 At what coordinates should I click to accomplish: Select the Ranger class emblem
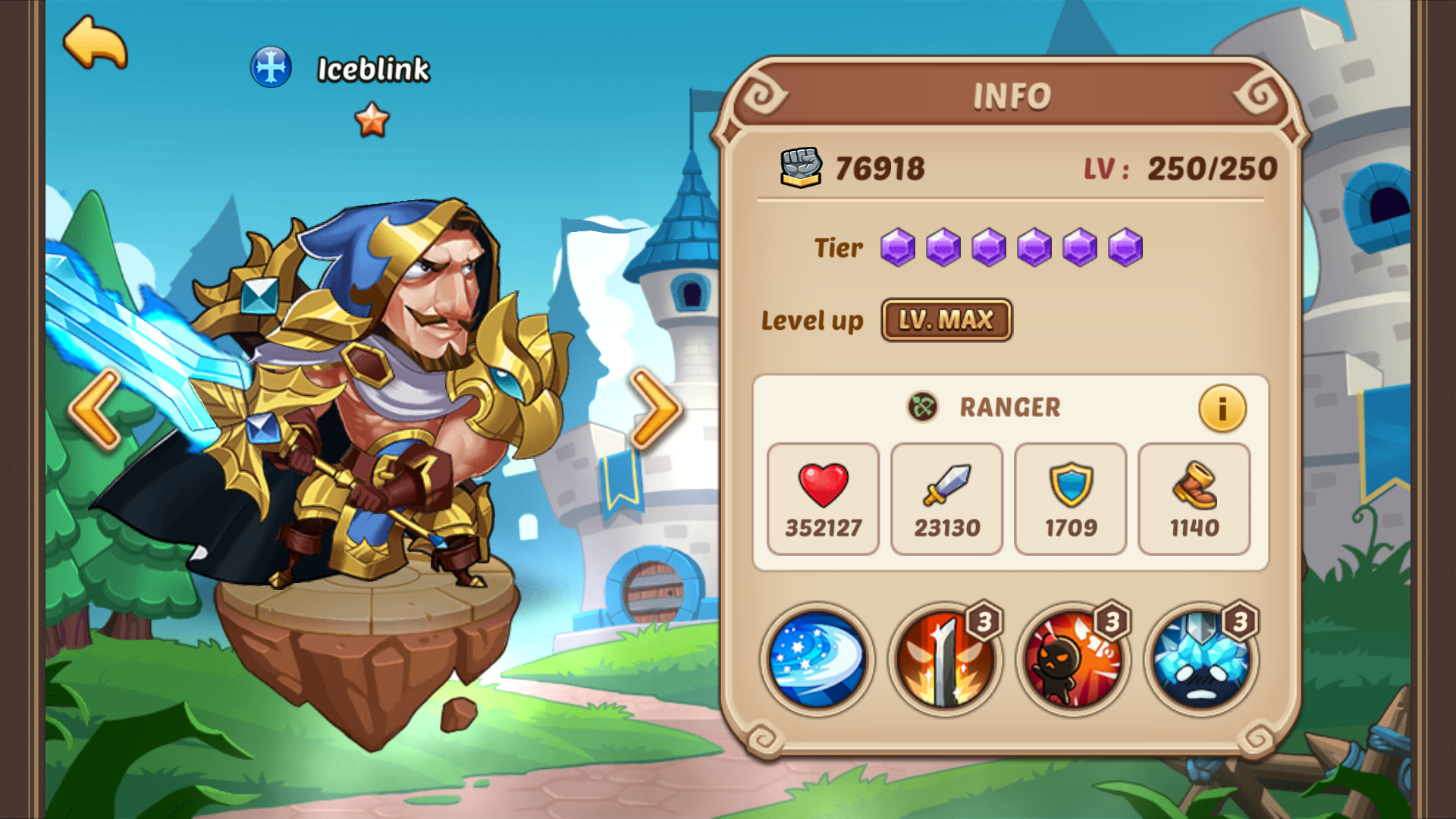point(921,407)
